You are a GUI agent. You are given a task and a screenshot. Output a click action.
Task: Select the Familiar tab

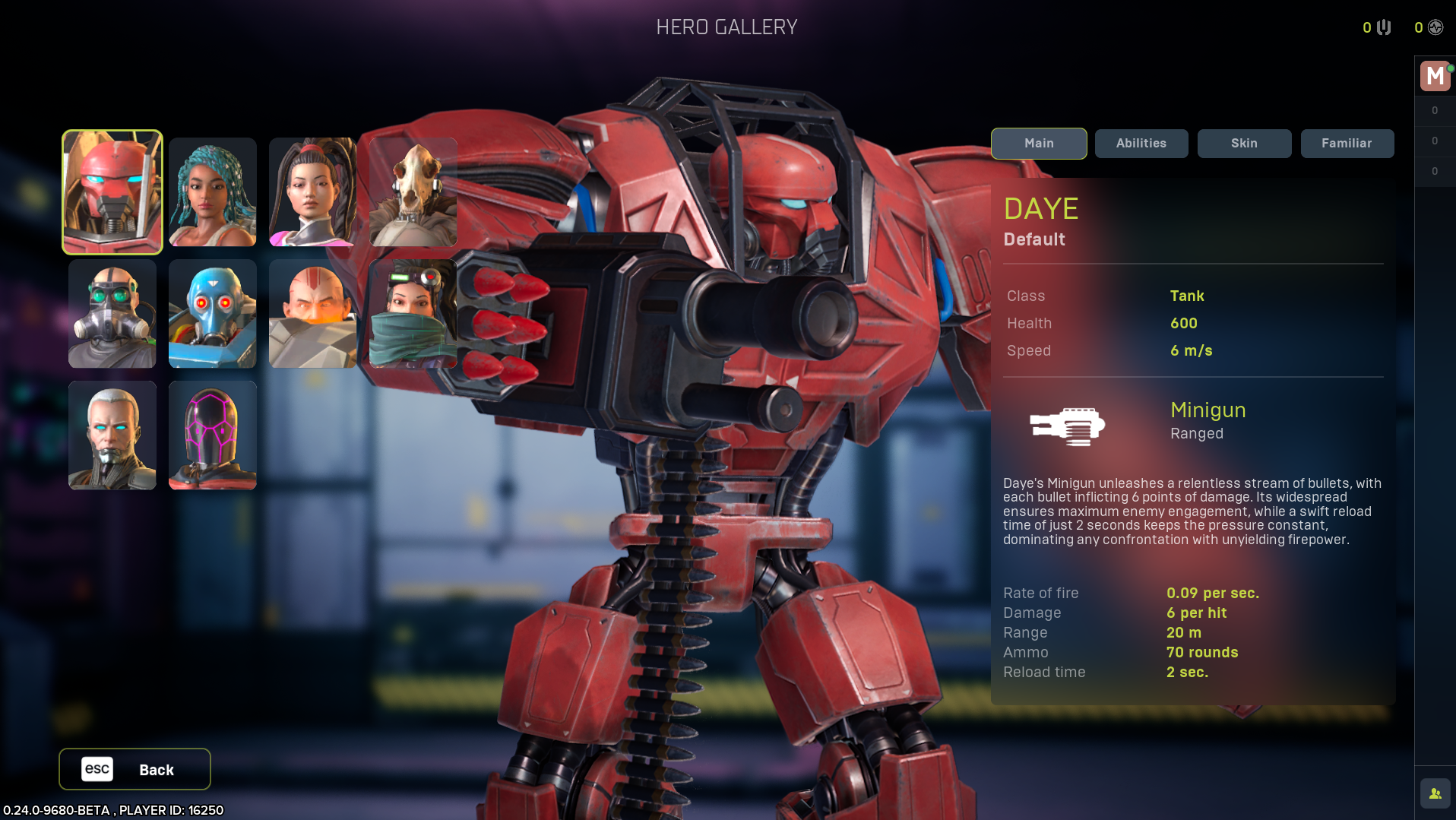coord(1347,144)
